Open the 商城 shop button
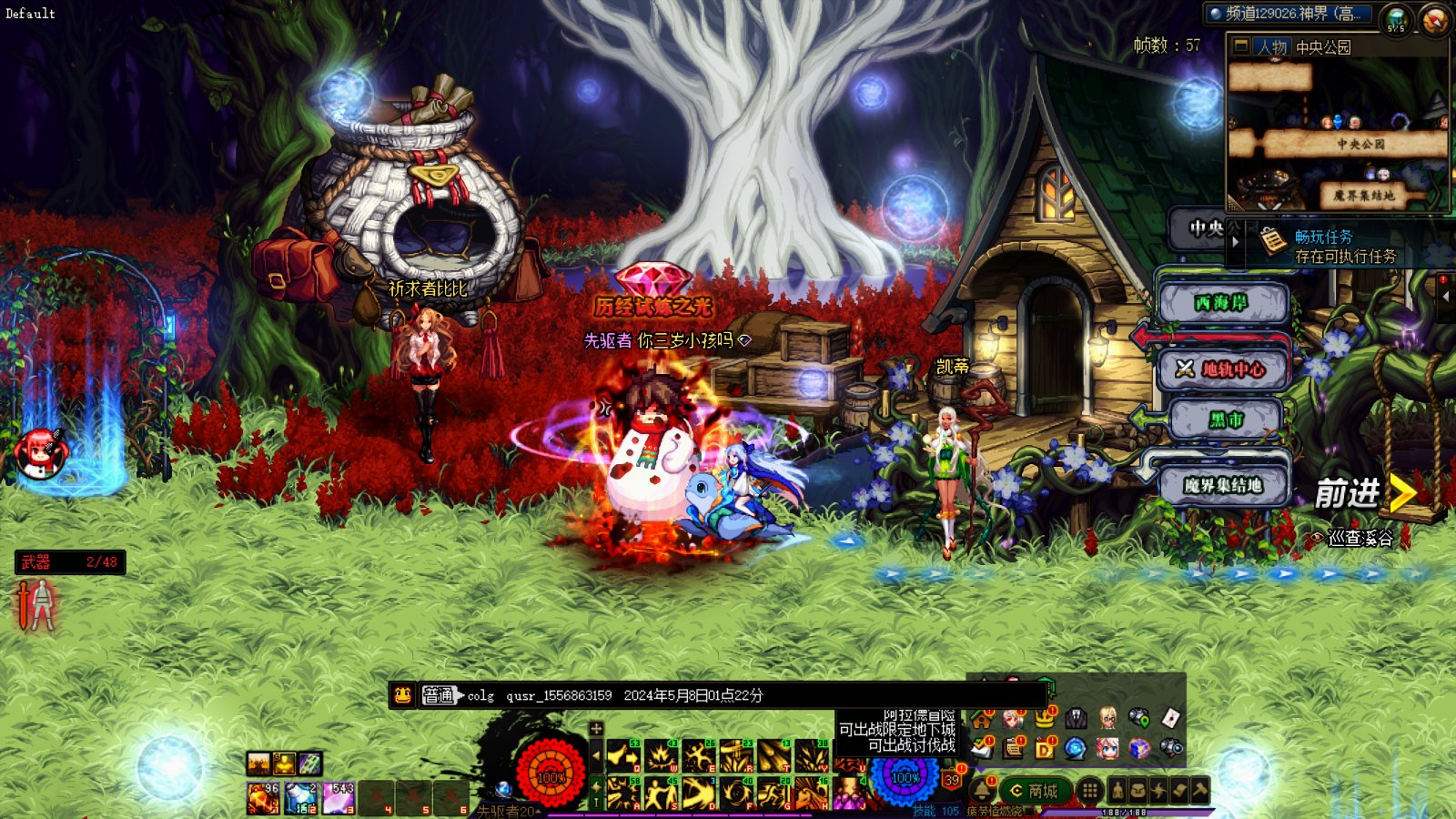The height and width of the screenshot is (819, 1456). coord(1033,791)
